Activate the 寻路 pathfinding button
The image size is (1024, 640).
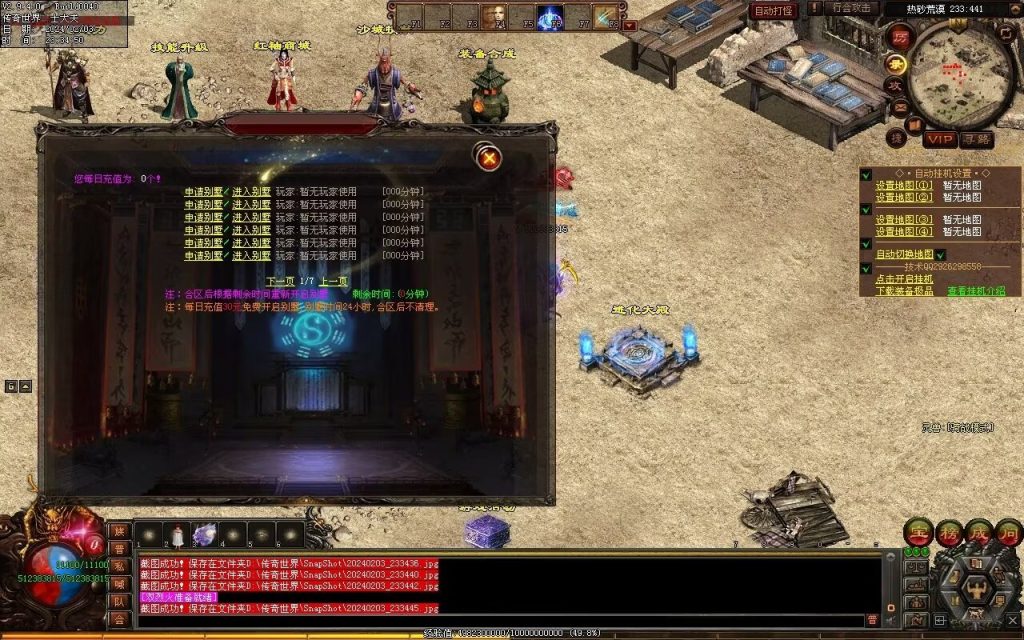pyautogui.click(x=977, y=139)
